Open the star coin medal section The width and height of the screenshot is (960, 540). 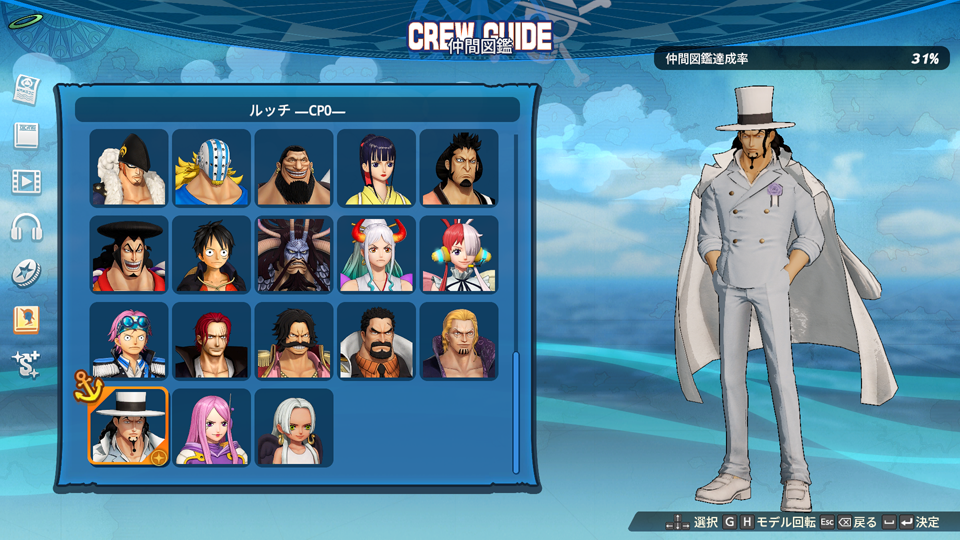click(x=26, y=273)
